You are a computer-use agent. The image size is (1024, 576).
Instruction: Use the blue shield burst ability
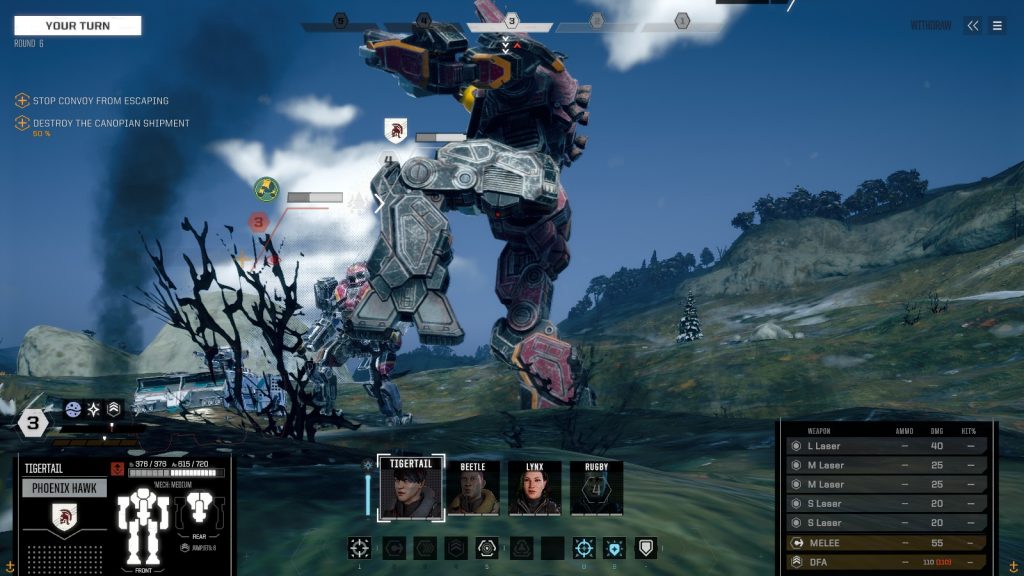pyautogui.click(x=614, y=547)
